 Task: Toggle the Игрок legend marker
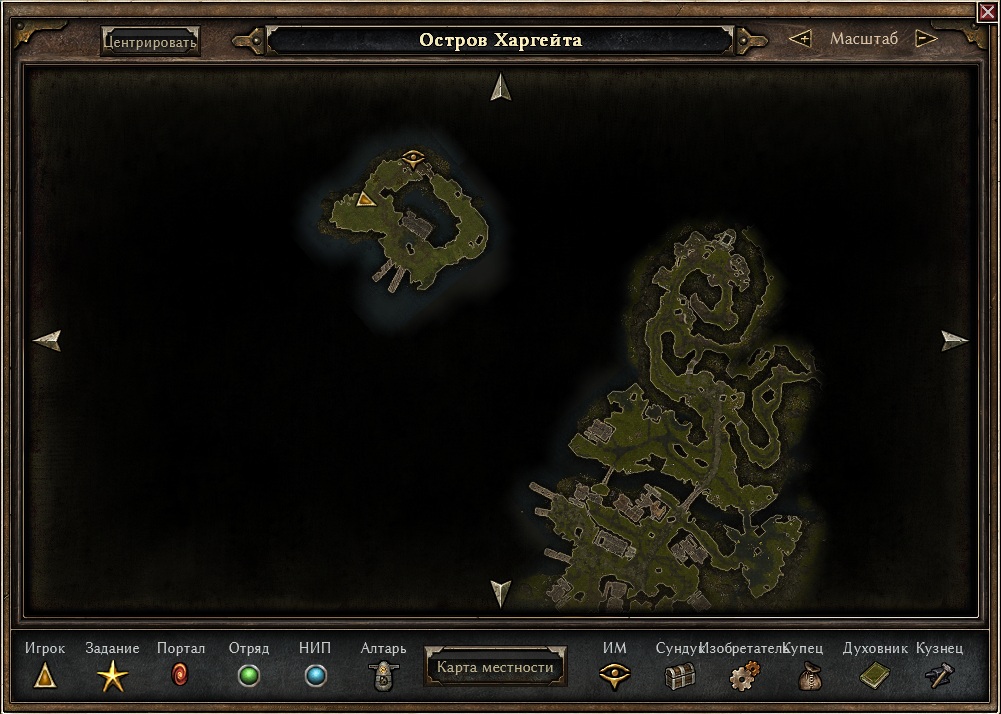coord(45,676)
